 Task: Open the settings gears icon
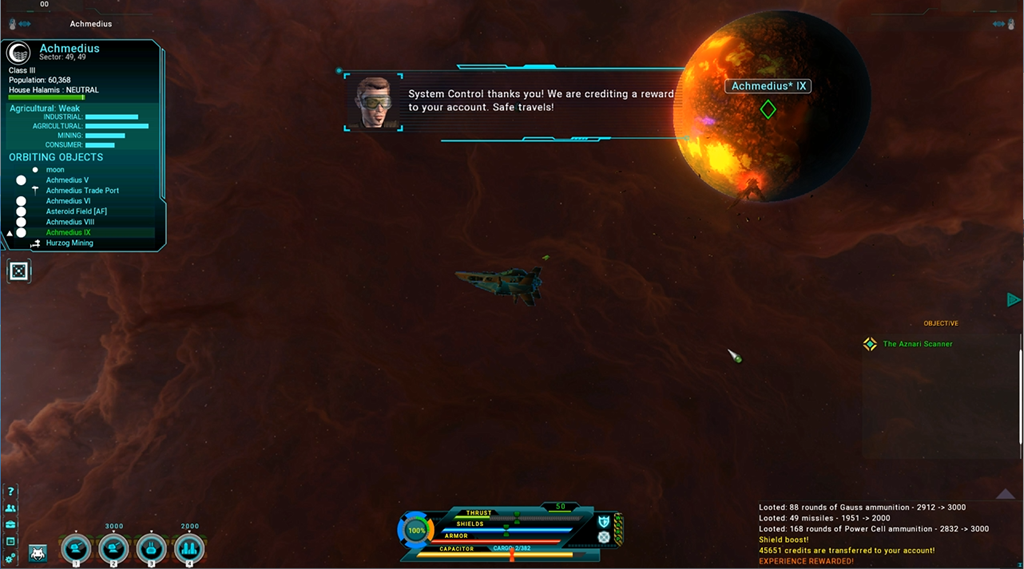11,556
